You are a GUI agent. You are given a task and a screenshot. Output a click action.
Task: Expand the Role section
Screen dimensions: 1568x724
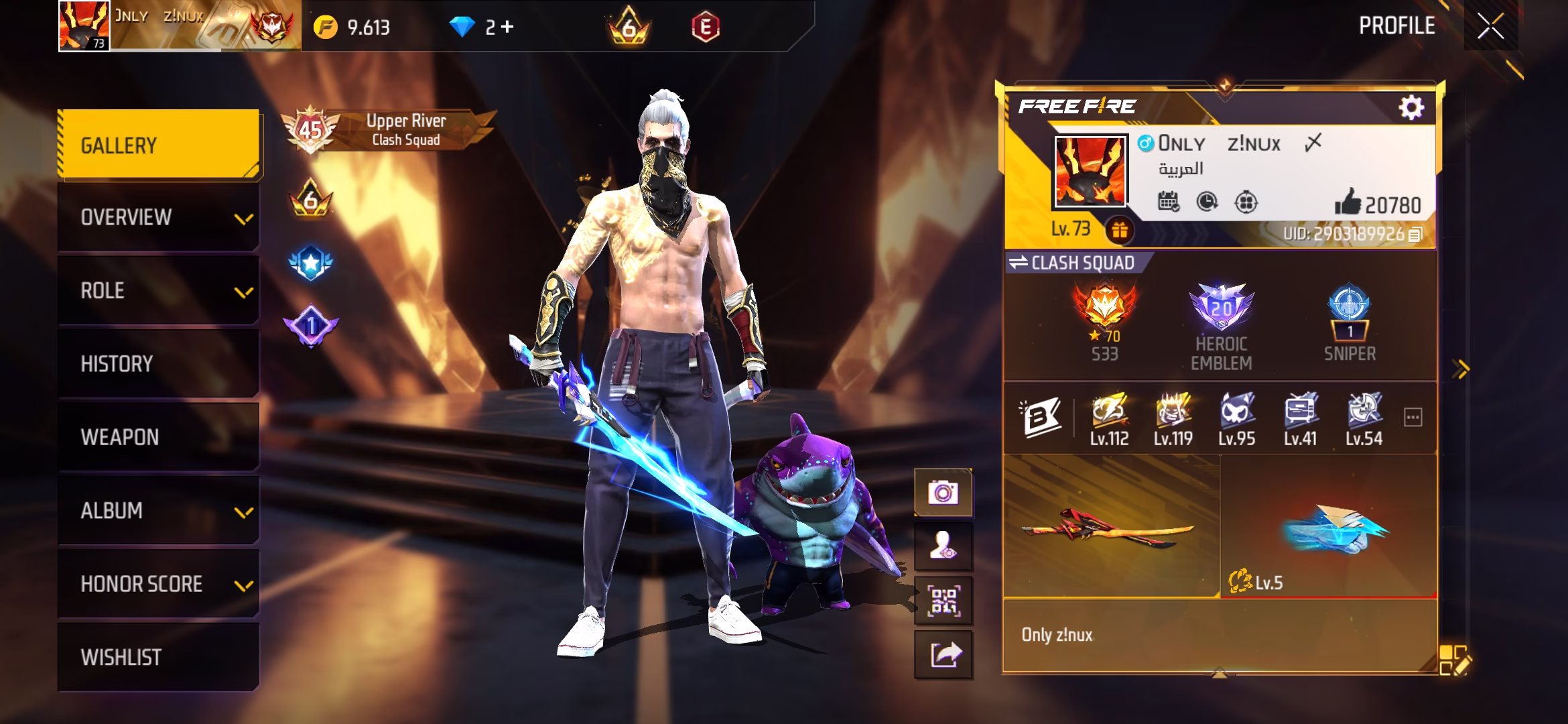(159, 291)
